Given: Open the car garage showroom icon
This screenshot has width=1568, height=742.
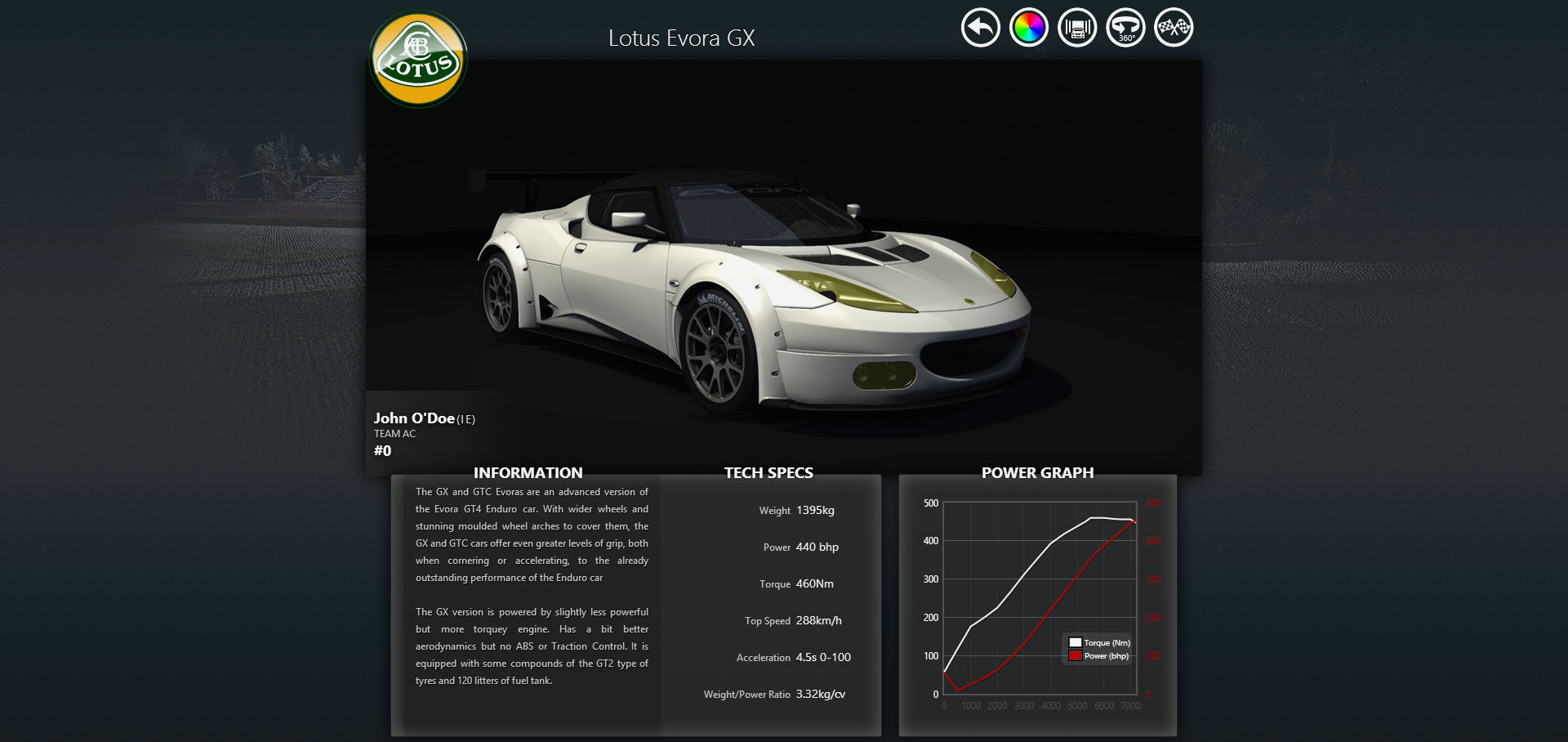Looking at the screenshot, I should 1077,28.
